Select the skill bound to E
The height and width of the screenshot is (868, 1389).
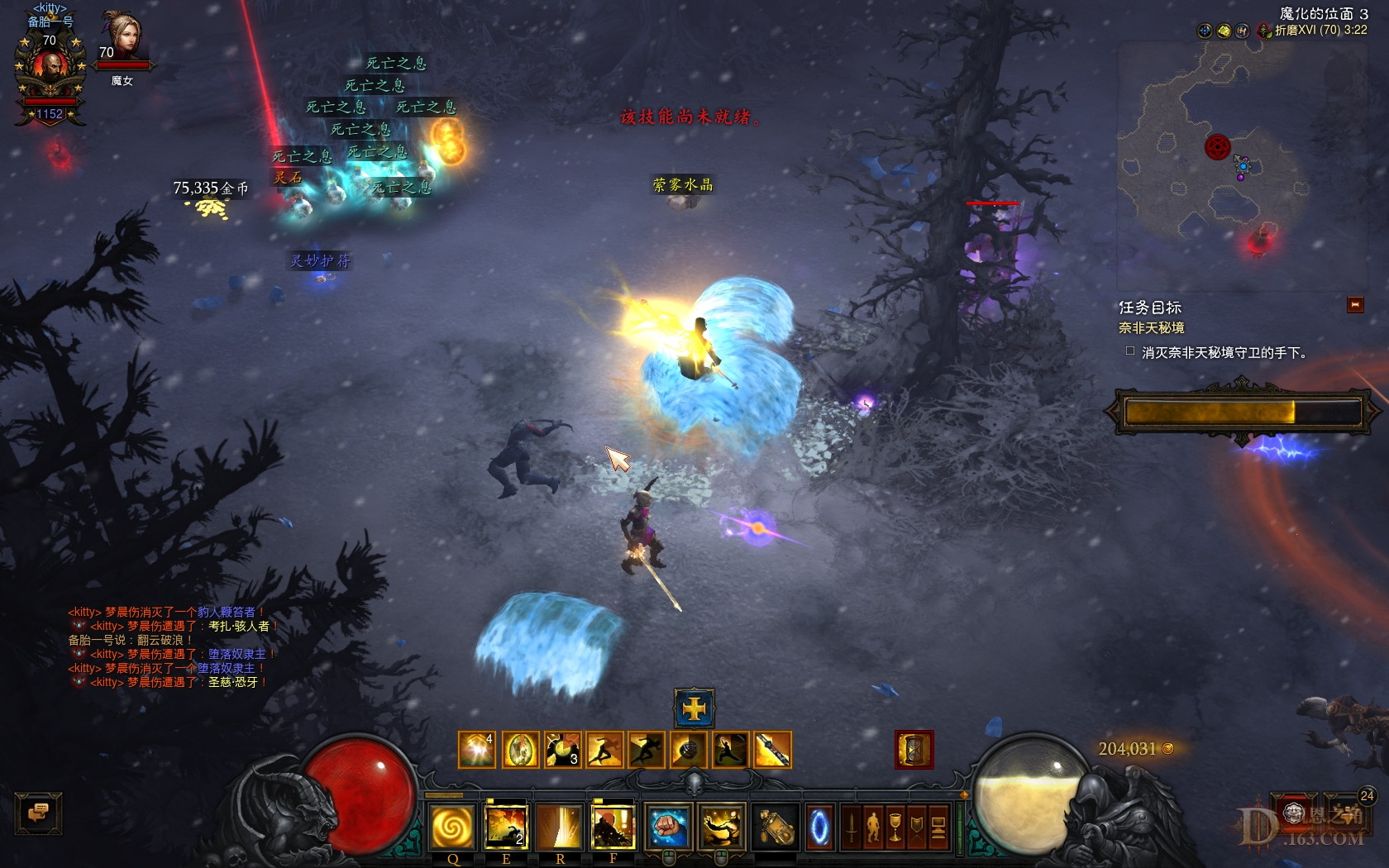point(506,827)
